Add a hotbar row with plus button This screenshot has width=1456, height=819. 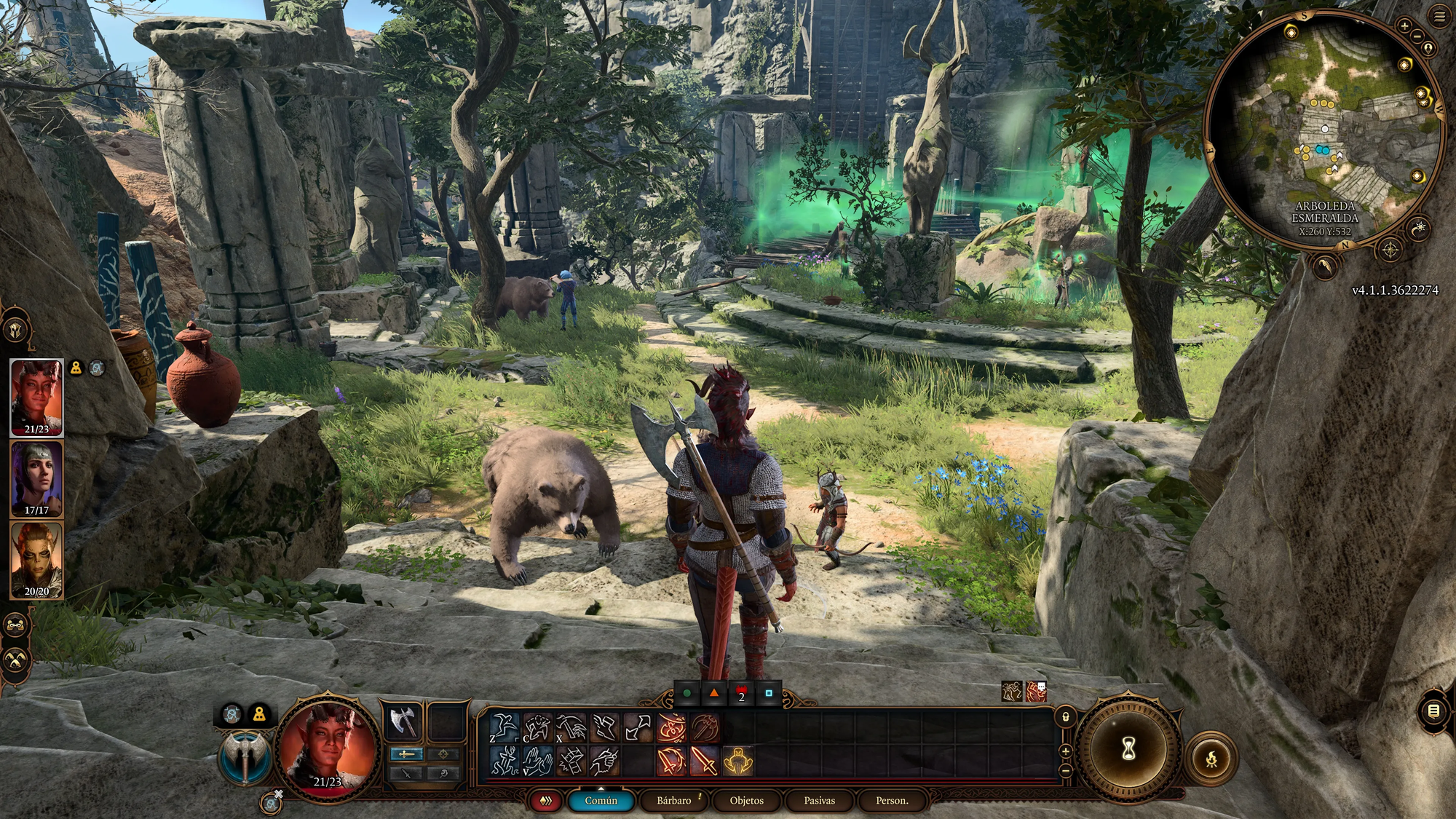pos(1066,751)
